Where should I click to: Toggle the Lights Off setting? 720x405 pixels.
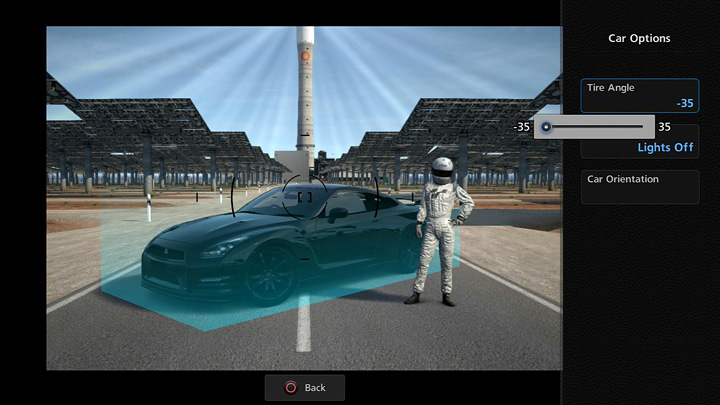665,148
